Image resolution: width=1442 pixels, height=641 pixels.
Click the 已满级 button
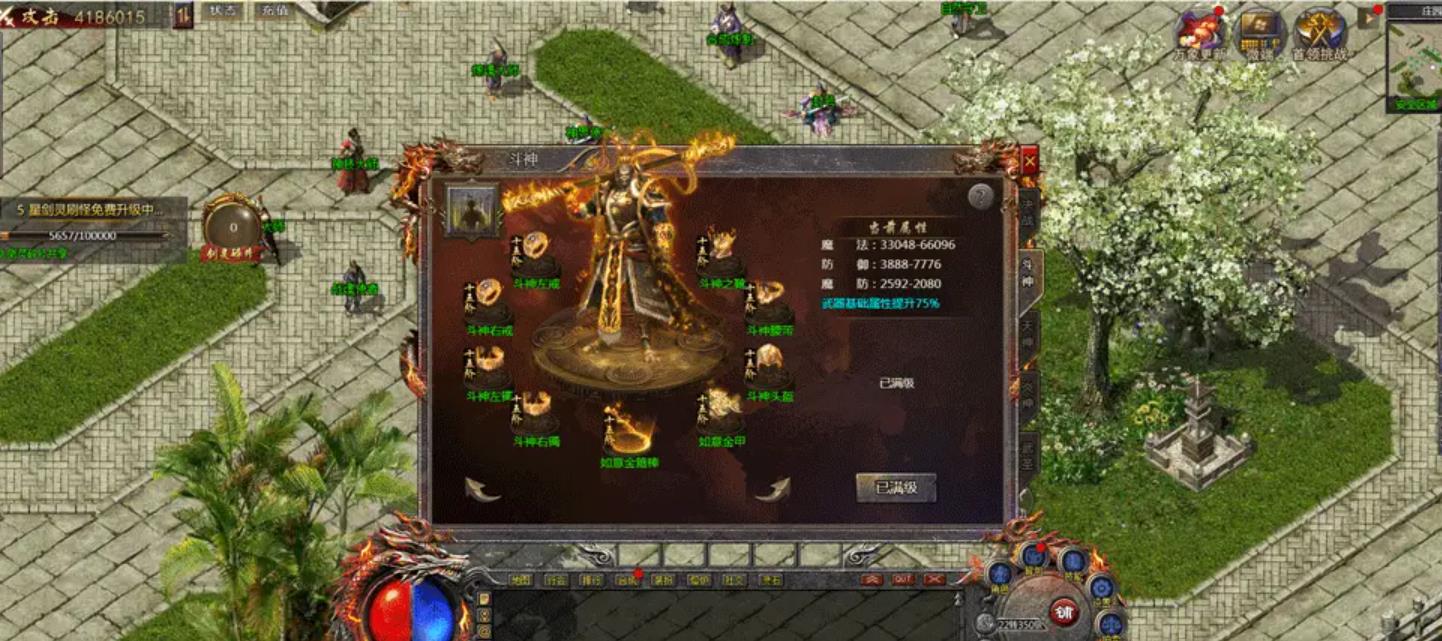click(896, 488)
